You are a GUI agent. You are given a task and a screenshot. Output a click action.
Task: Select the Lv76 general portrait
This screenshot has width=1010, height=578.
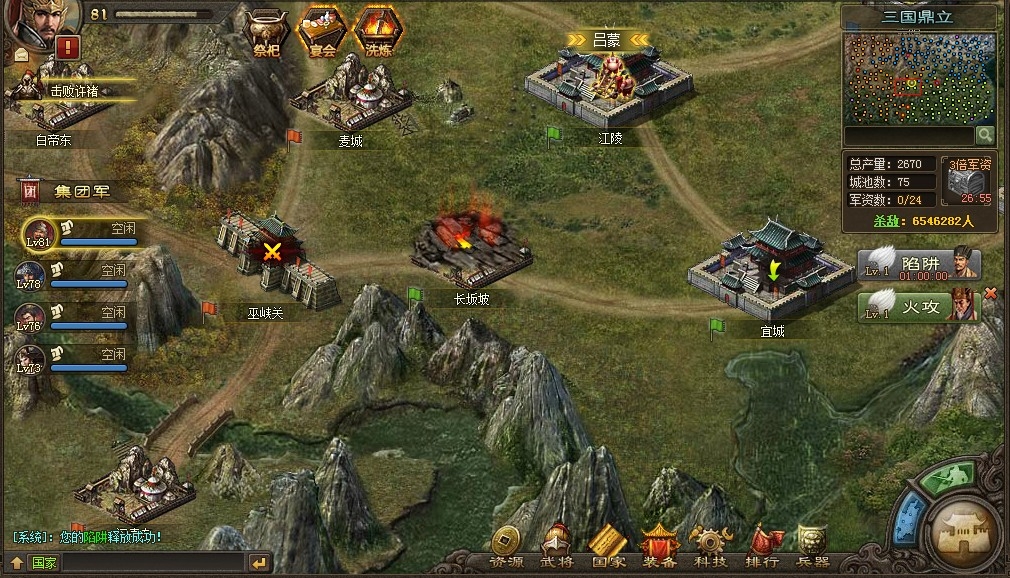click(29, 316)
